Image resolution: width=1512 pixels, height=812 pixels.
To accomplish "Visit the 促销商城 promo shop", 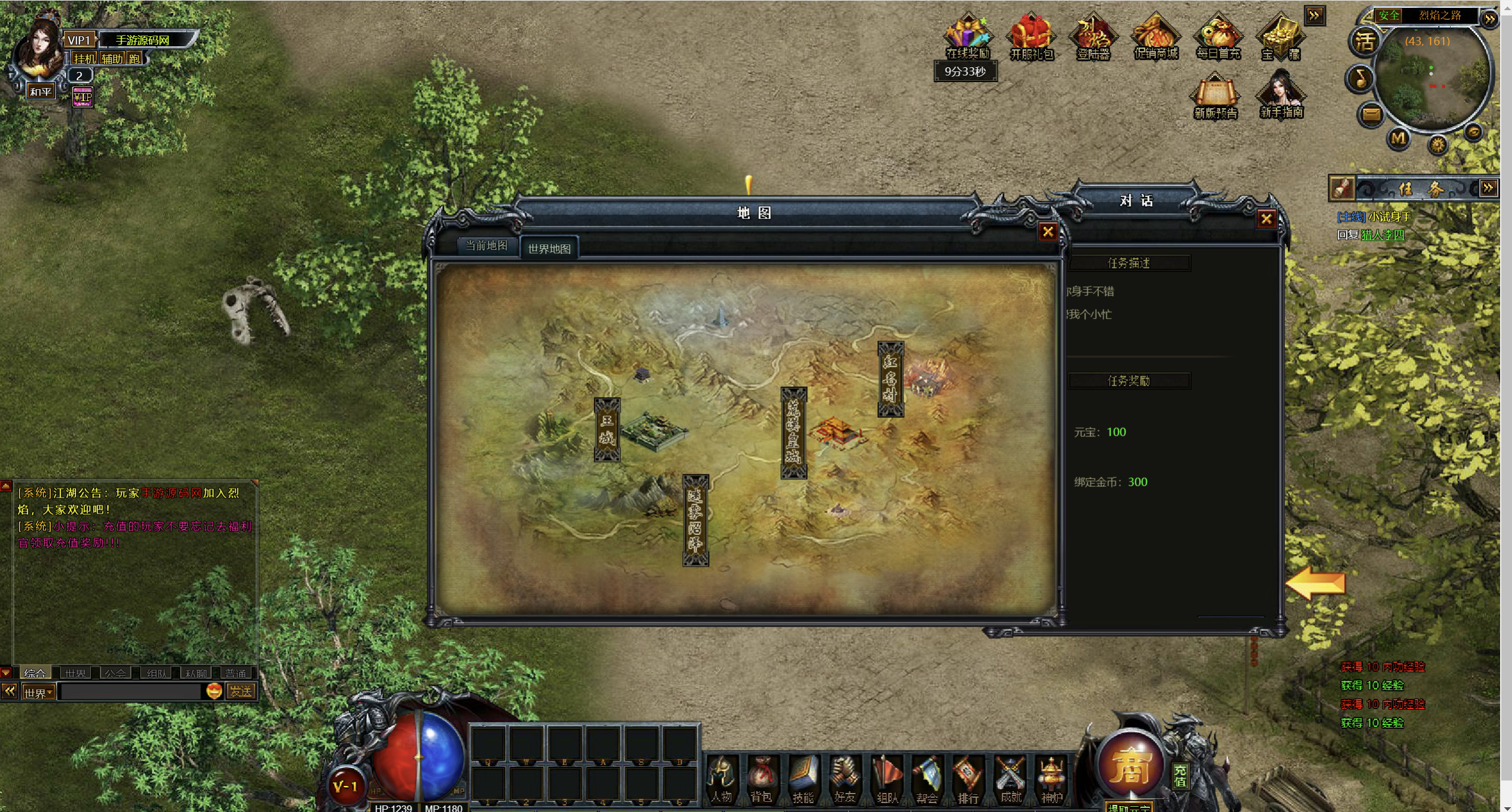I will tap(1155, 37).
